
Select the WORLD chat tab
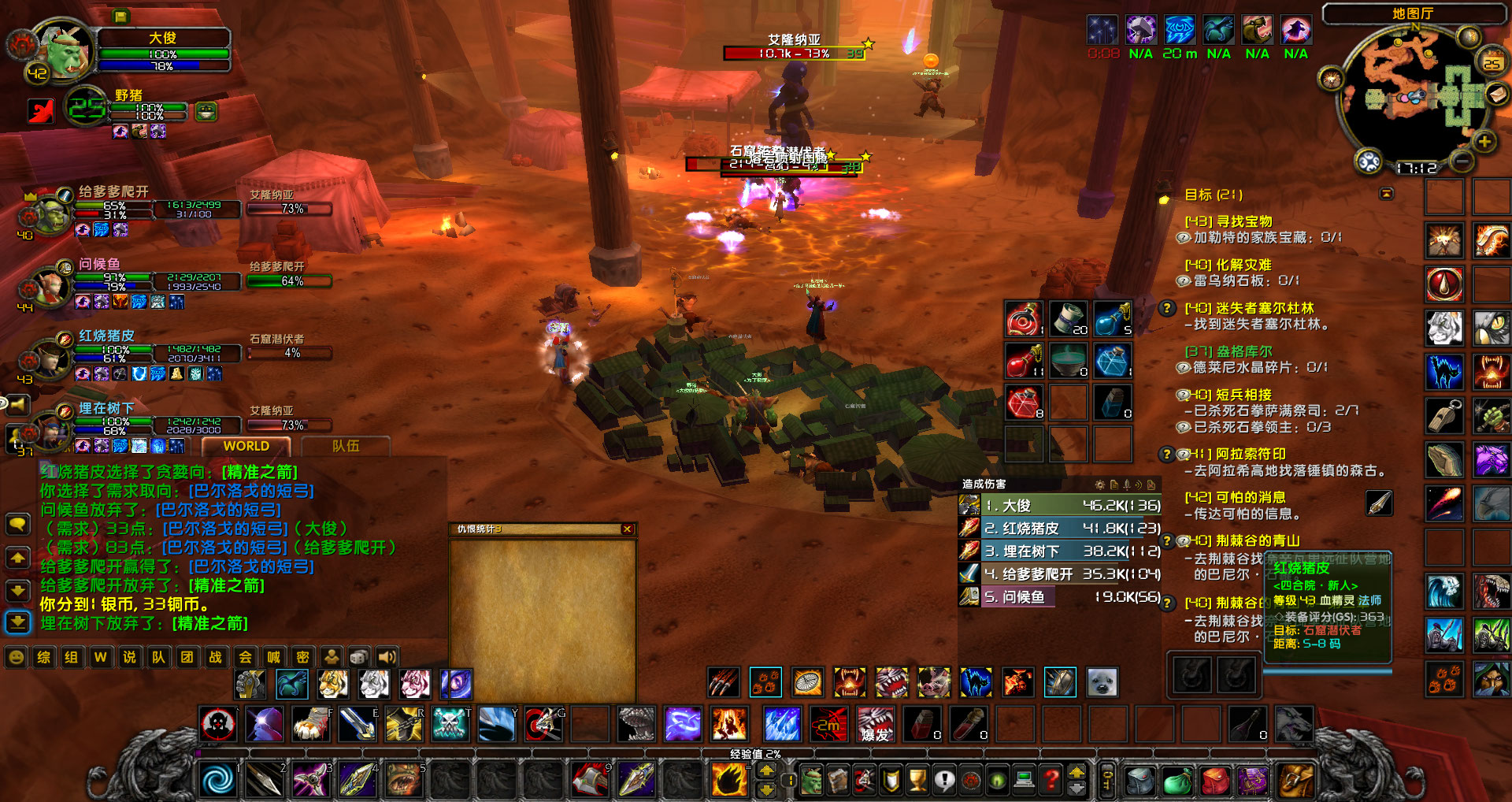click(x=246, y=446)
